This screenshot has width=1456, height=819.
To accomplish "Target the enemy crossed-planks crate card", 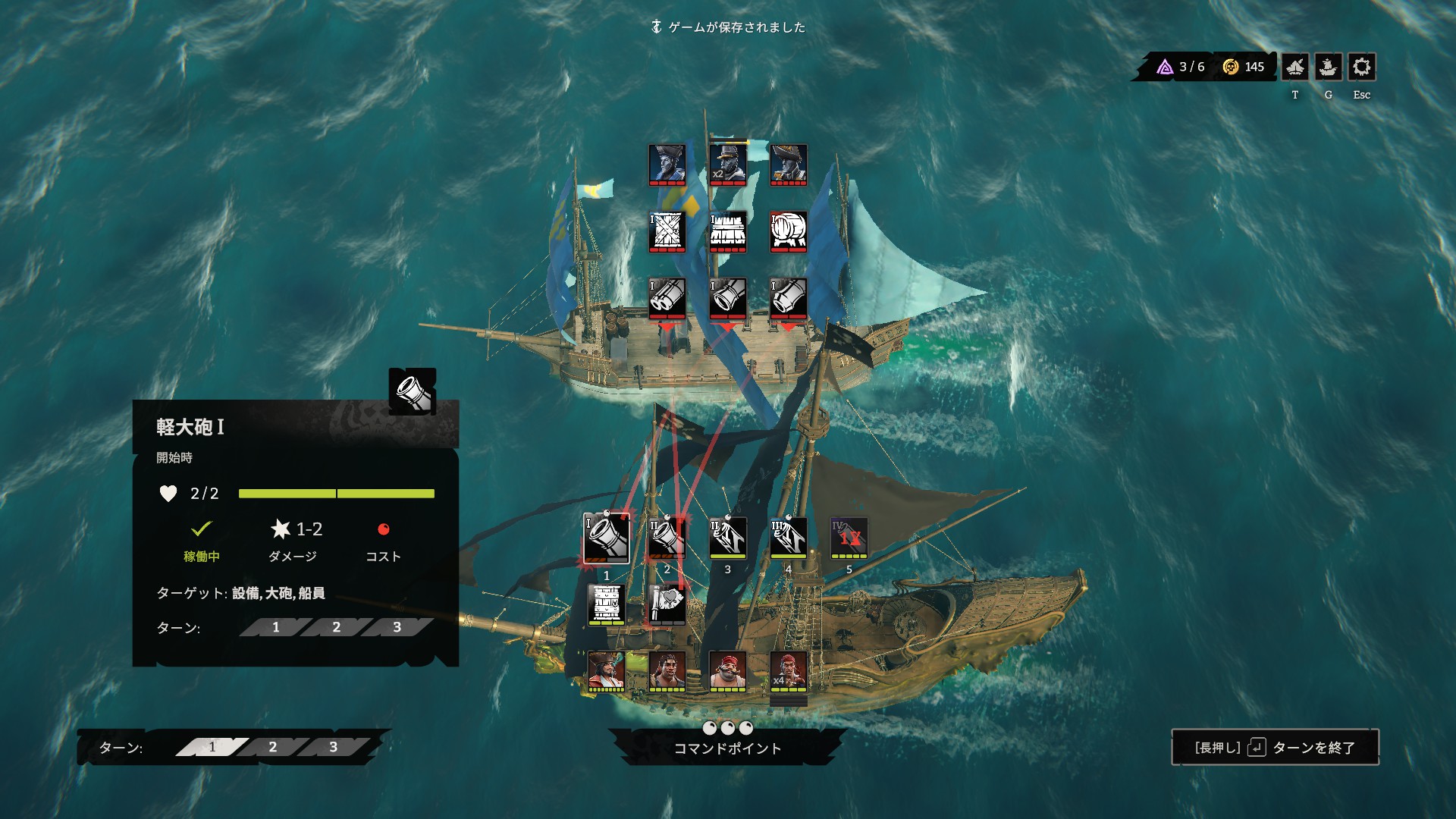I will point(667,231).
